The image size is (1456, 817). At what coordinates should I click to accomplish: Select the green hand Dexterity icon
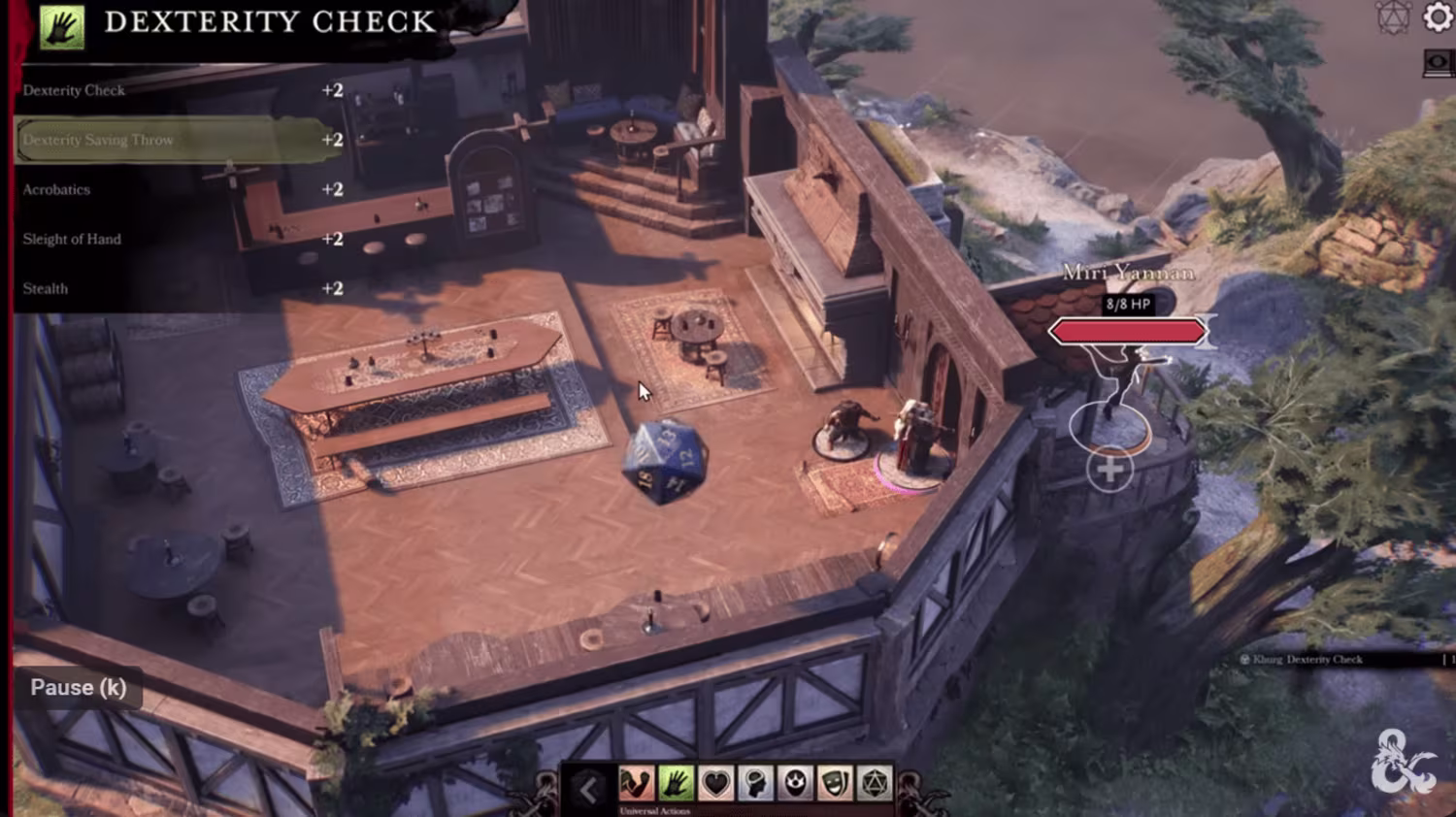click(676, 783)
